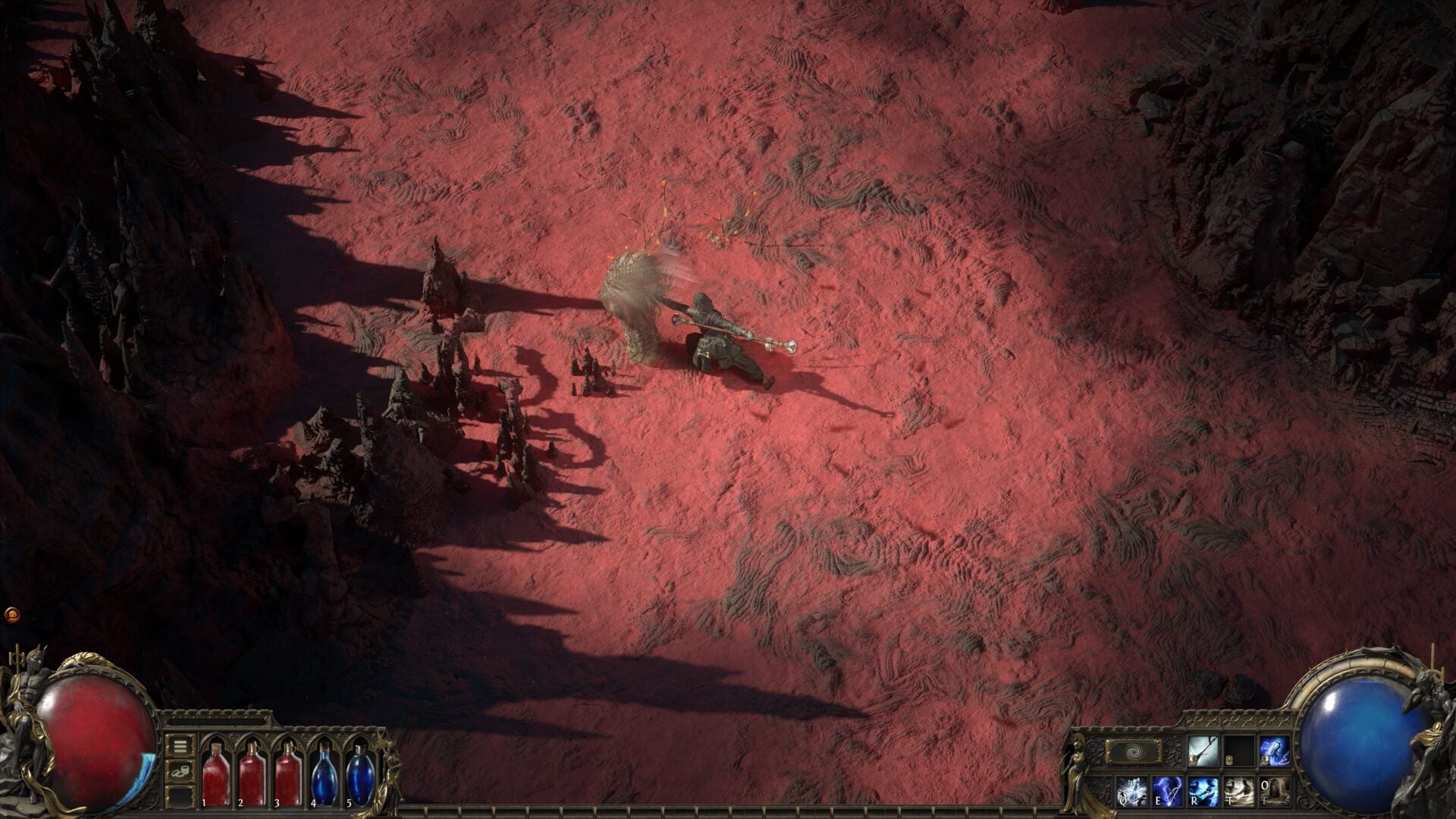
Task: Click the empty square slot below the coins button
Action: pos(180,799)
